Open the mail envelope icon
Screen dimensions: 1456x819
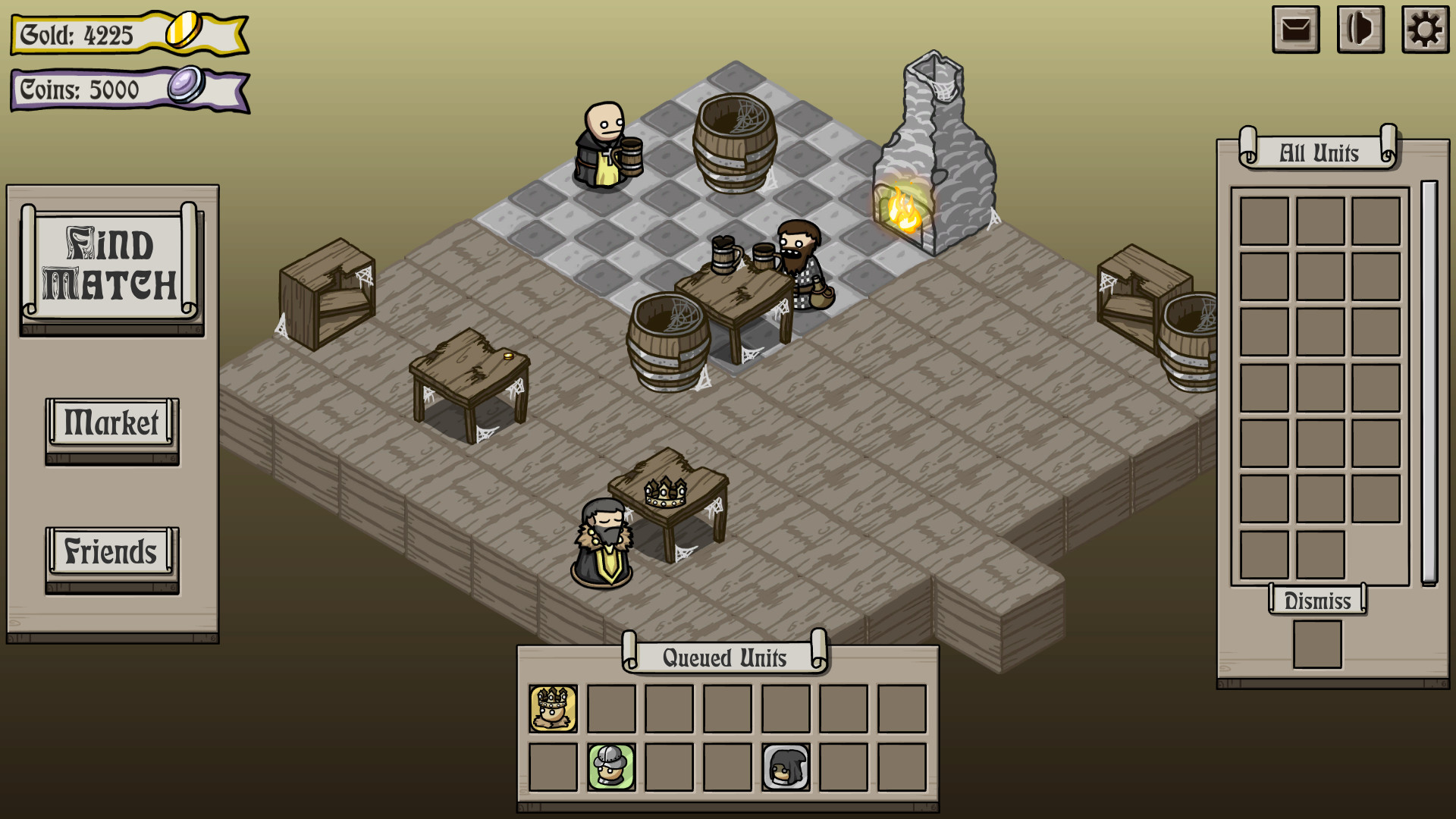[x=1294, y=30]
